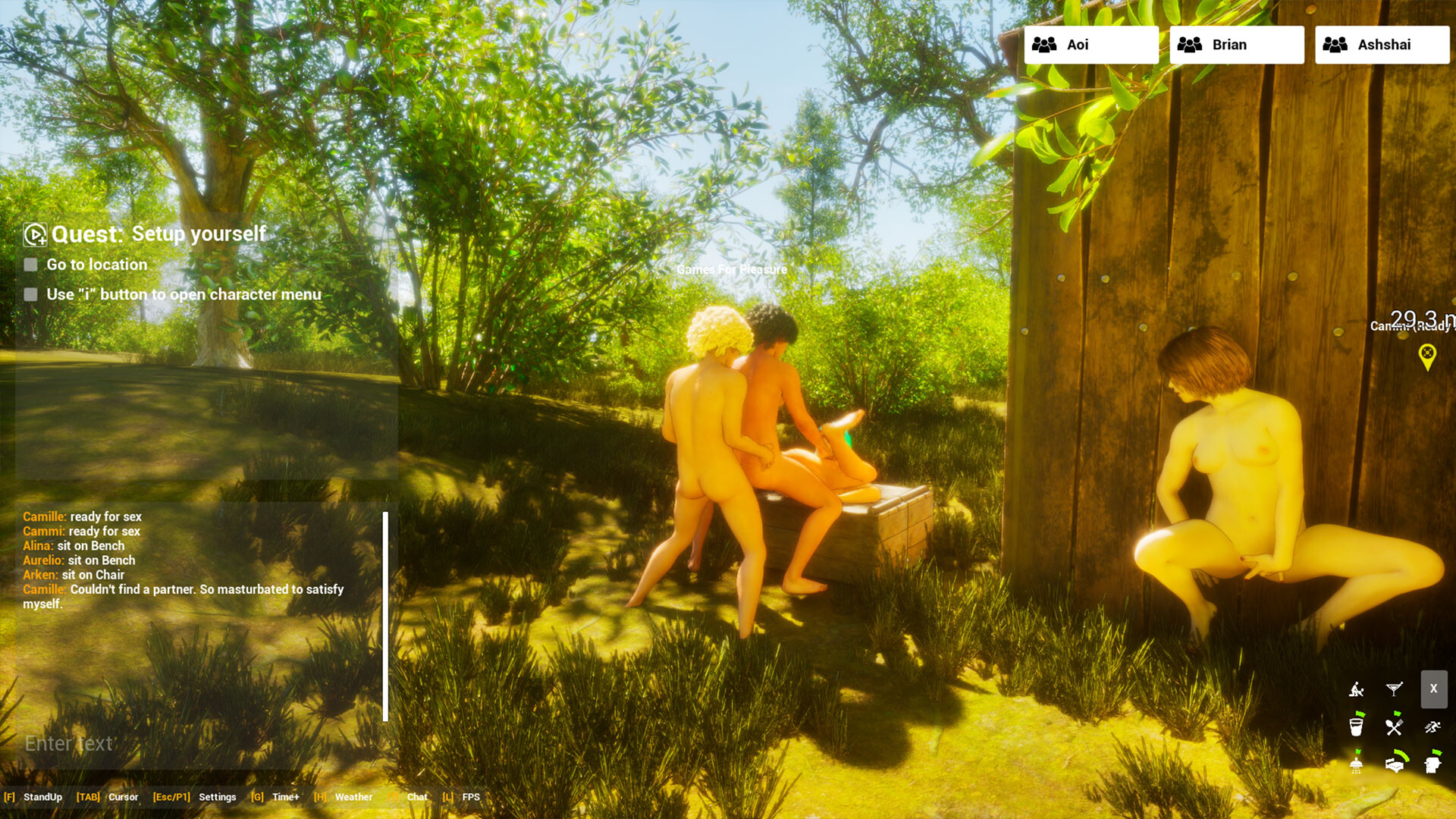Toggle Cursor mode in the bottom bar
The image size is (1456, 819).
point(123,797)
